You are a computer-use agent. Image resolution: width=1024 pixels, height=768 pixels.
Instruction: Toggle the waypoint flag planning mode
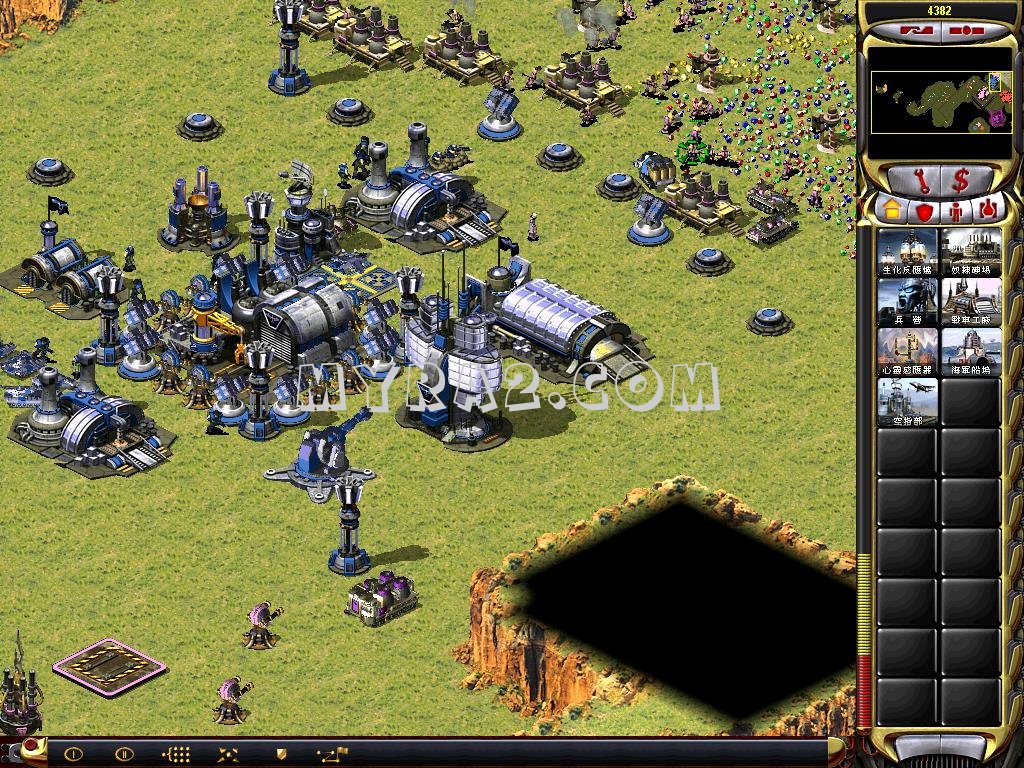click(x=332, y=754)
